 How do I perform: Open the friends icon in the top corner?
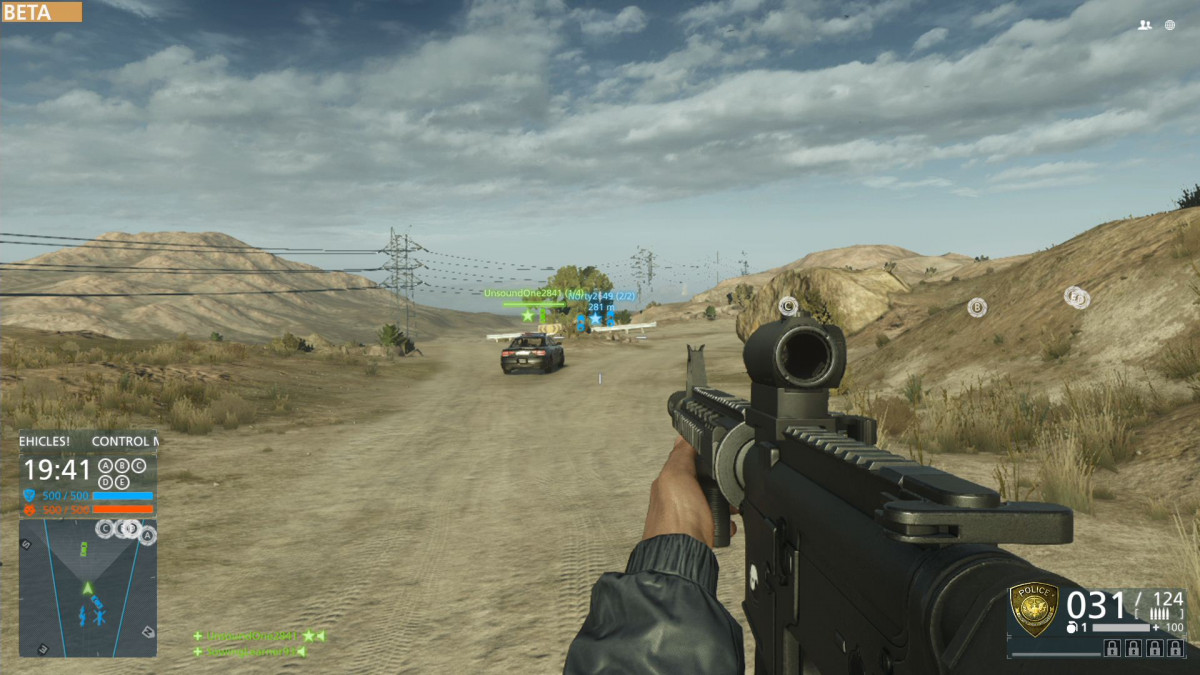(x=1145, y=25)
